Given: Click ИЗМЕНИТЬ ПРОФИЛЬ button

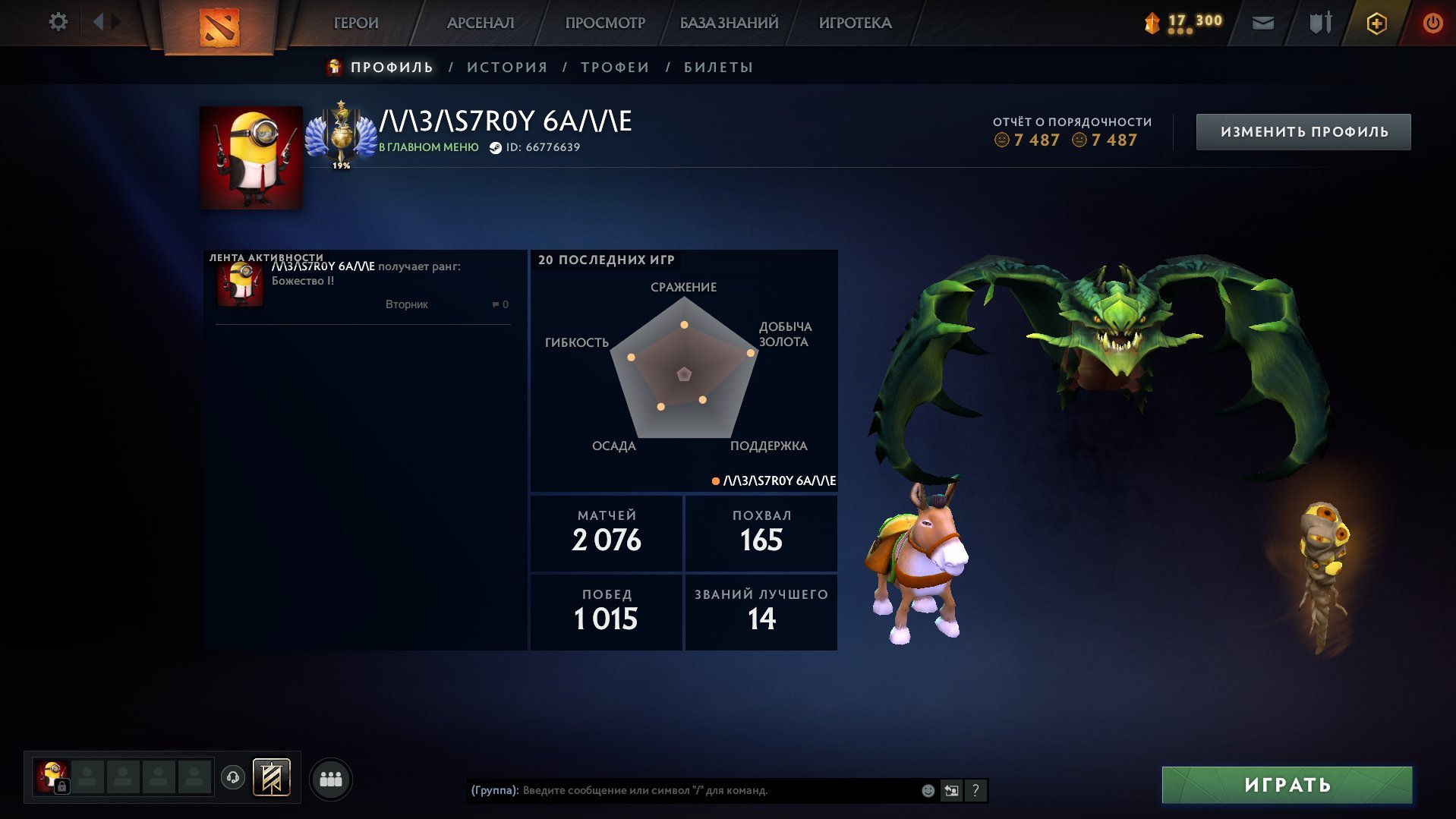Looking at the screenshot, I should tap(1303, 132).
